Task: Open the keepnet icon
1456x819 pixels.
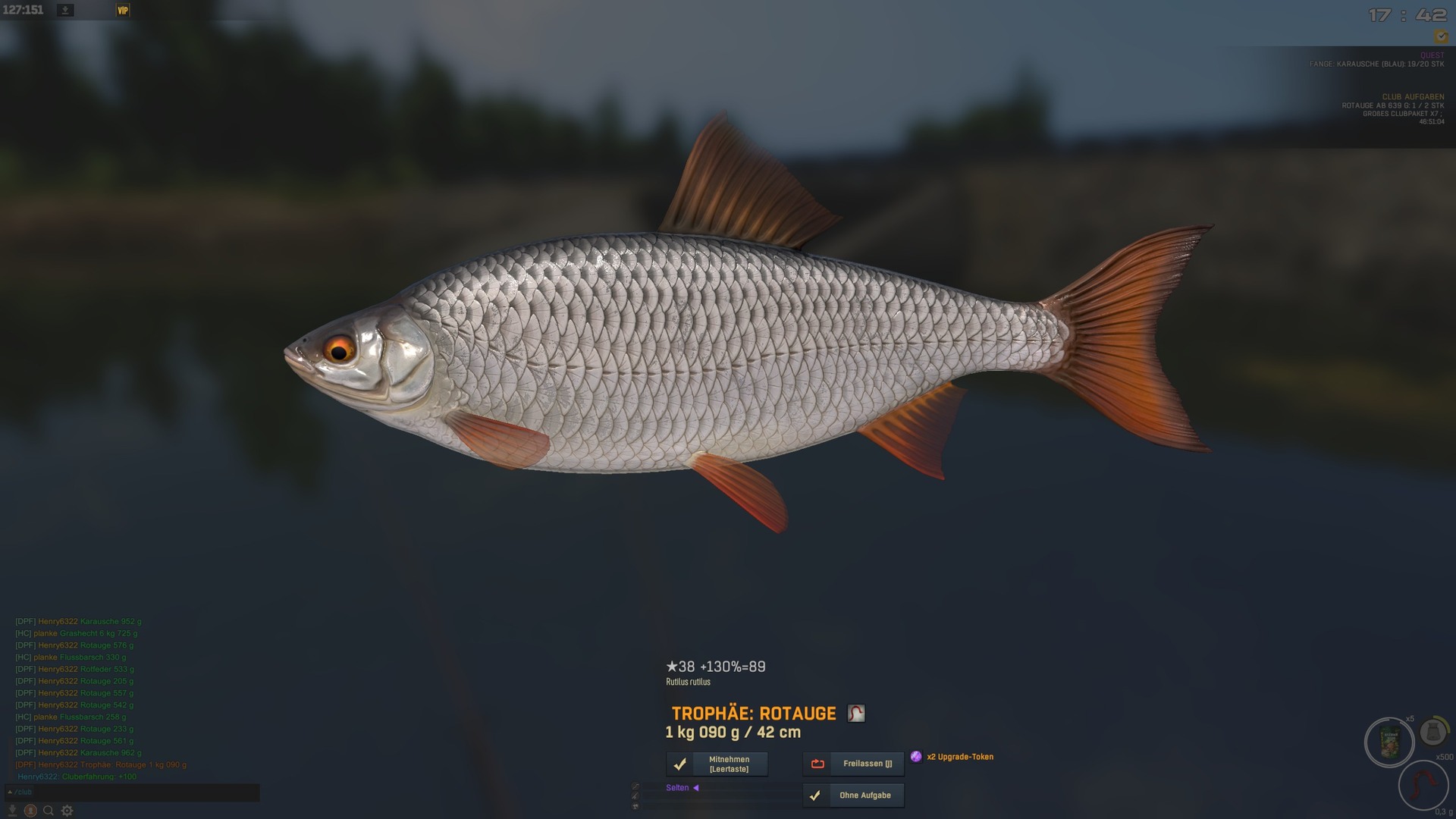Action: click(x=1432, y=732)
